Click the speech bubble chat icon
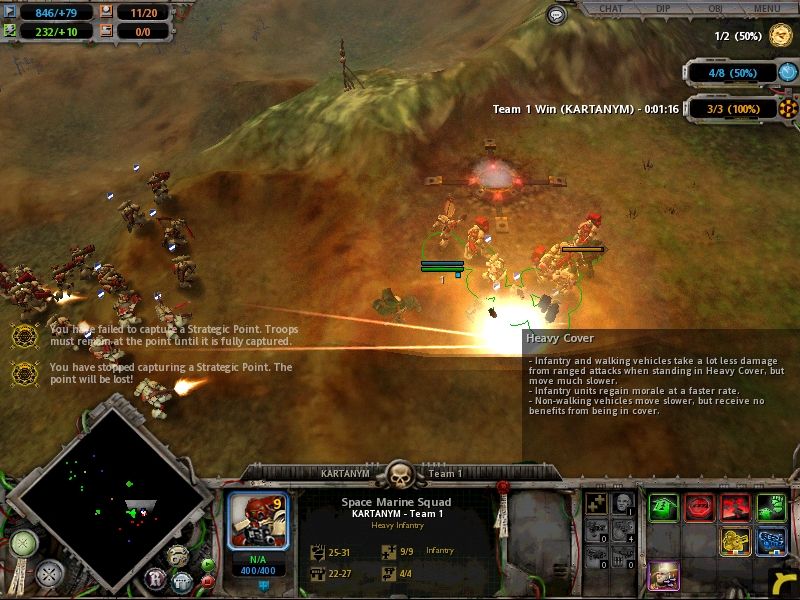 pyautogui.click(x=557, y=14)
